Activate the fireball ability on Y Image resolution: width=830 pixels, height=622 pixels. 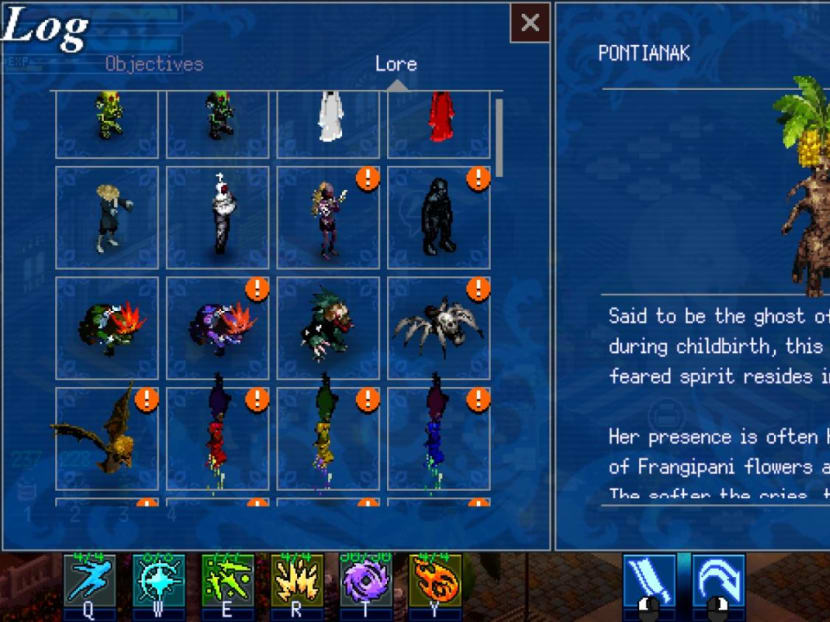pyautogui.click(x=435, y=582)
